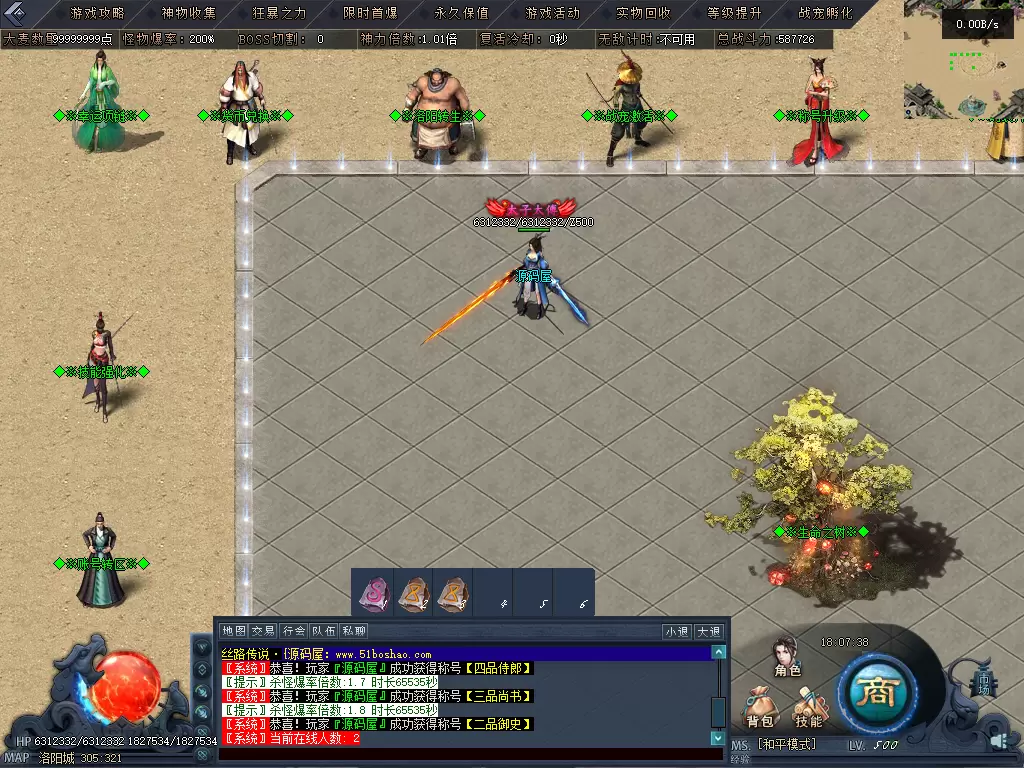The width and height of the screenshot is (1024, 768).
Task: Switch chat to the 地图 channel tab
Action: 233,631
